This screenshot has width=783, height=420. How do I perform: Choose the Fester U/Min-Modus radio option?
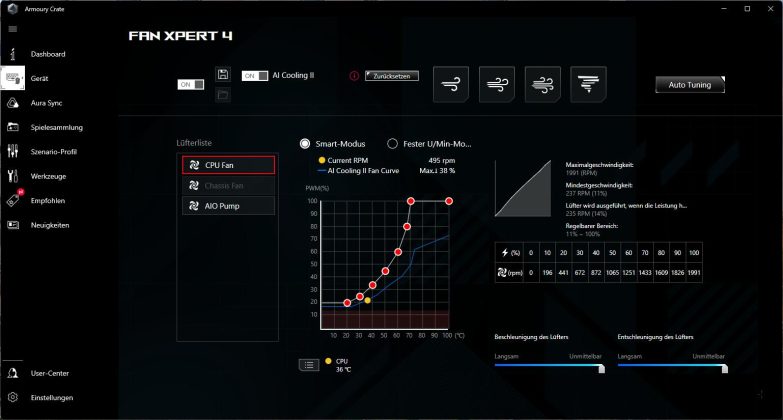click(x=393, y=144)
